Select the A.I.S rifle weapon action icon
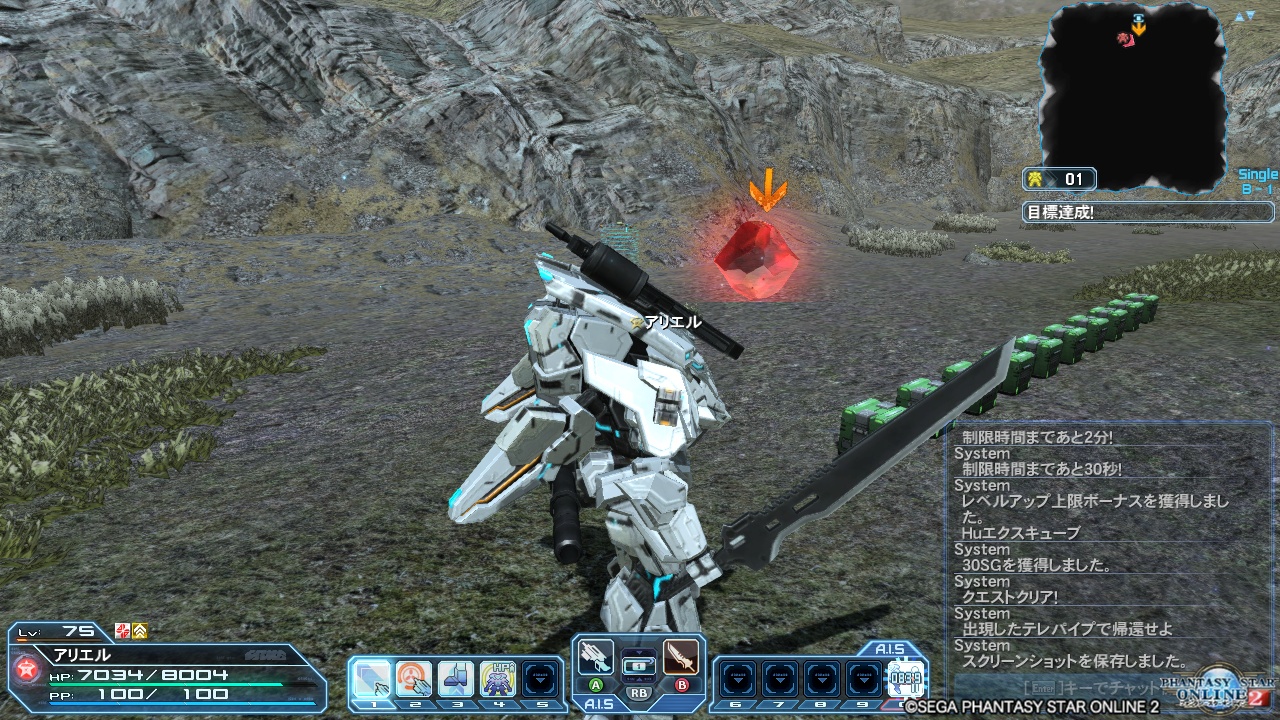Image resolution: width=1280 pixels, height=720 pixels. click(x=595, y=657)
